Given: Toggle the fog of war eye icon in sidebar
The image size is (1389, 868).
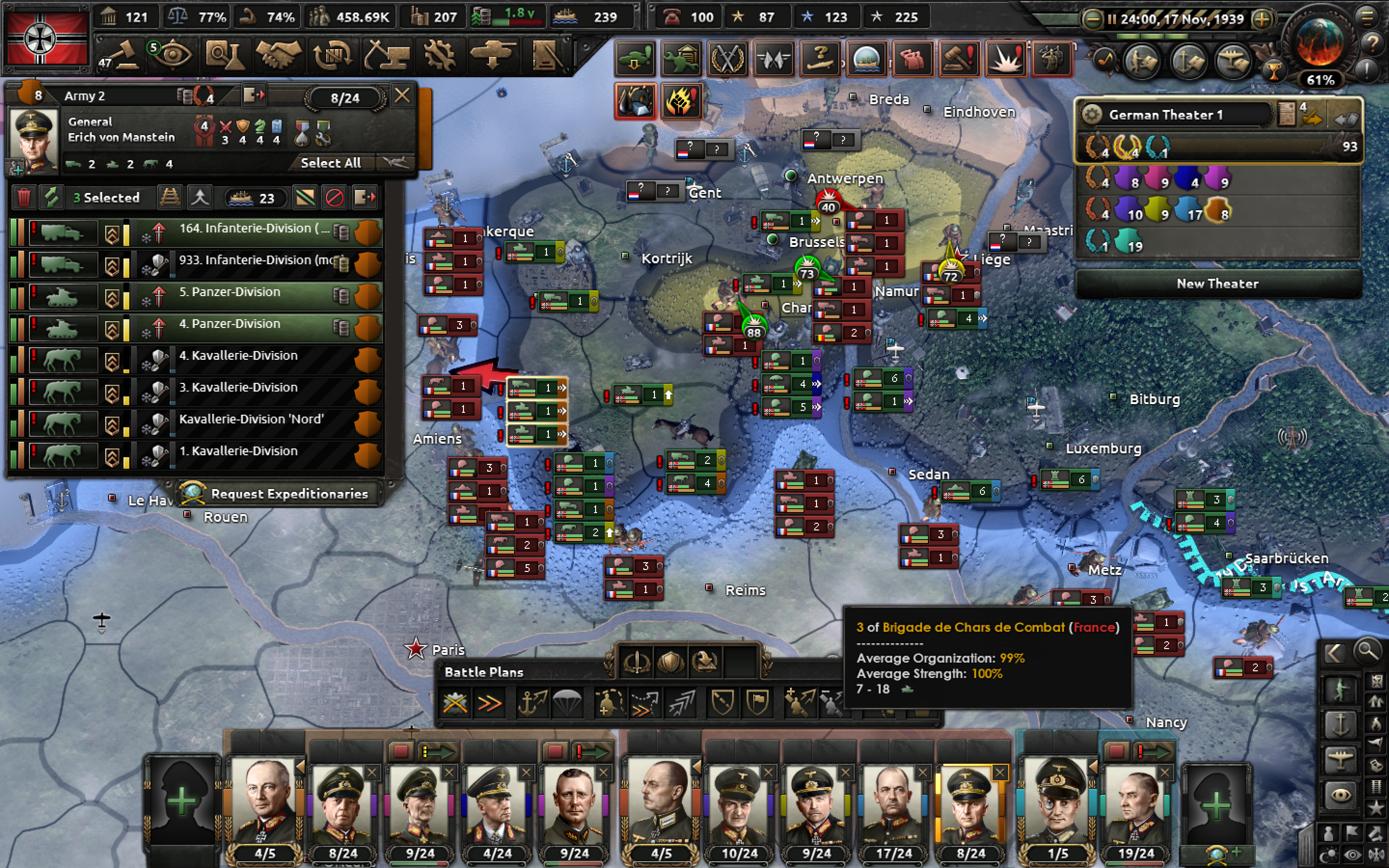Looking at the screenshot, I should [1341, 794].
